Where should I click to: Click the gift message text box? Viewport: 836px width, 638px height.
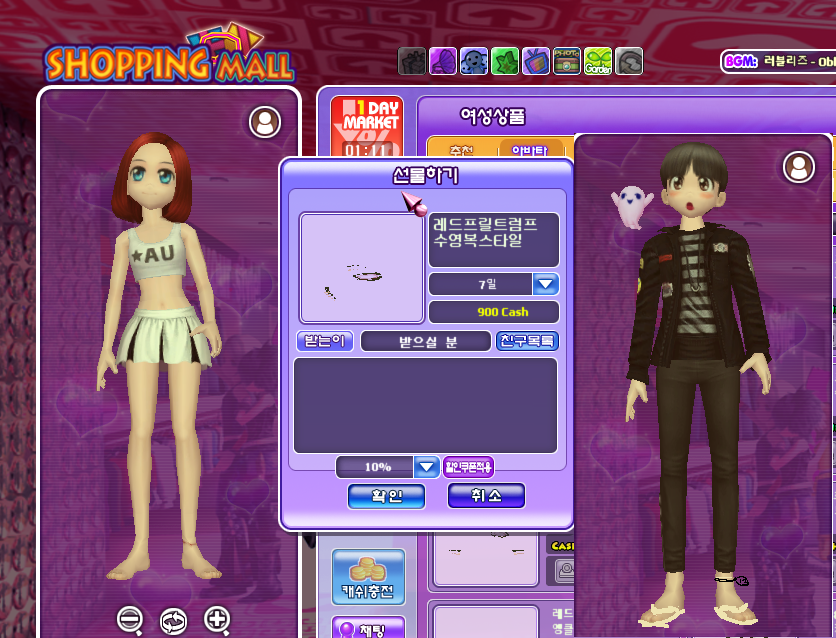(425, 405)
